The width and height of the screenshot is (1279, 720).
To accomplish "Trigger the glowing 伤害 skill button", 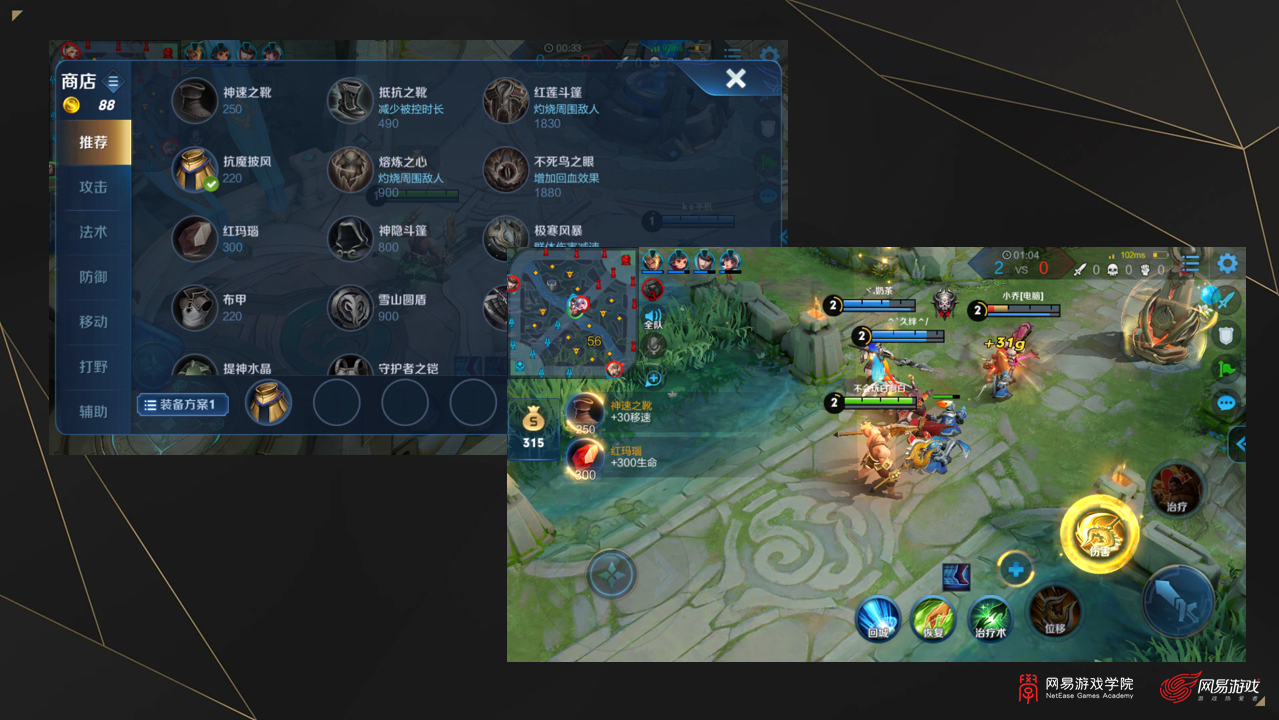I will pos(1100,535).
